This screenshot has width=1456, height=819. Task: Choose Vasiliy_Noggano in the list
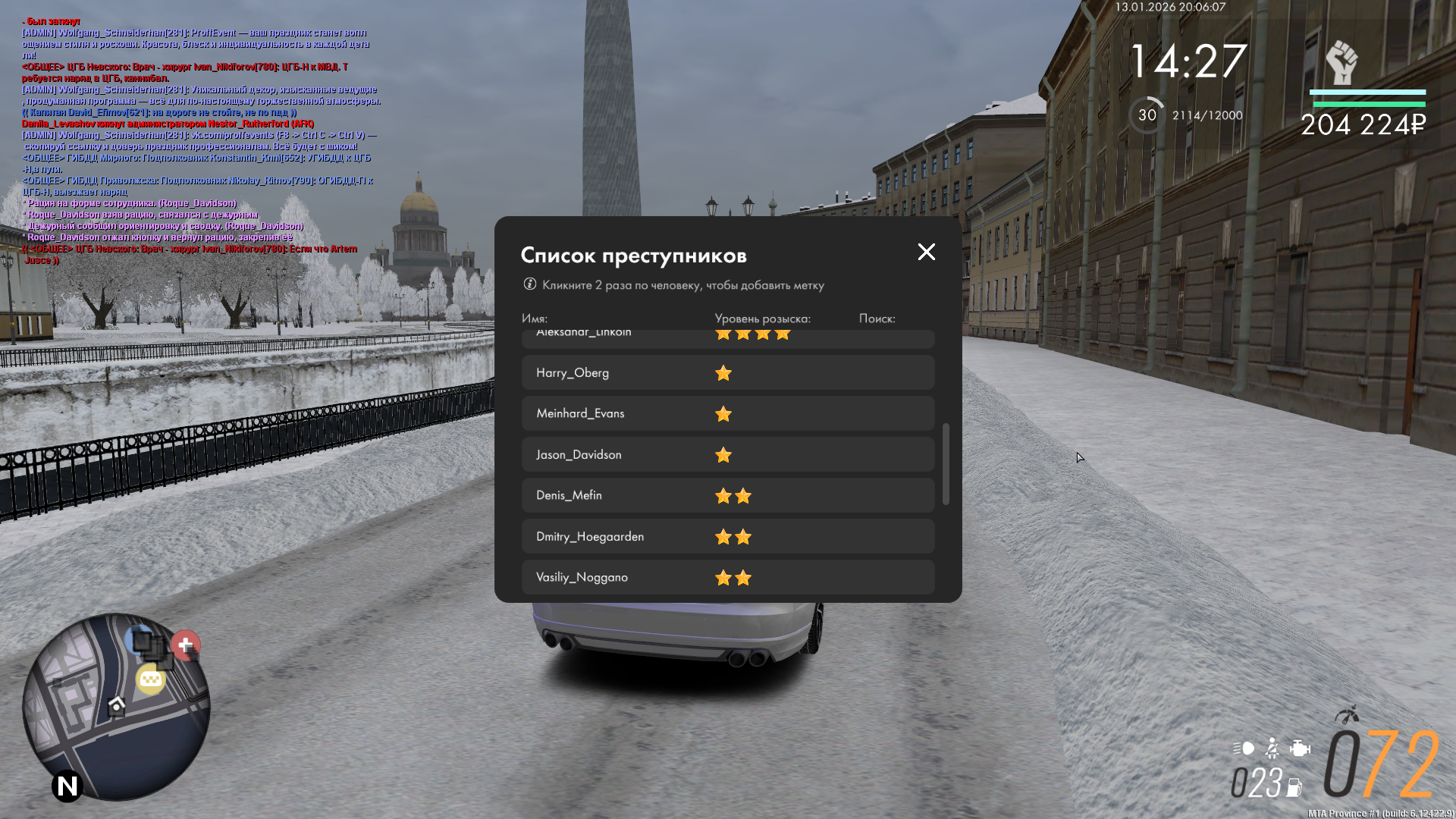[x=727, y=577]
